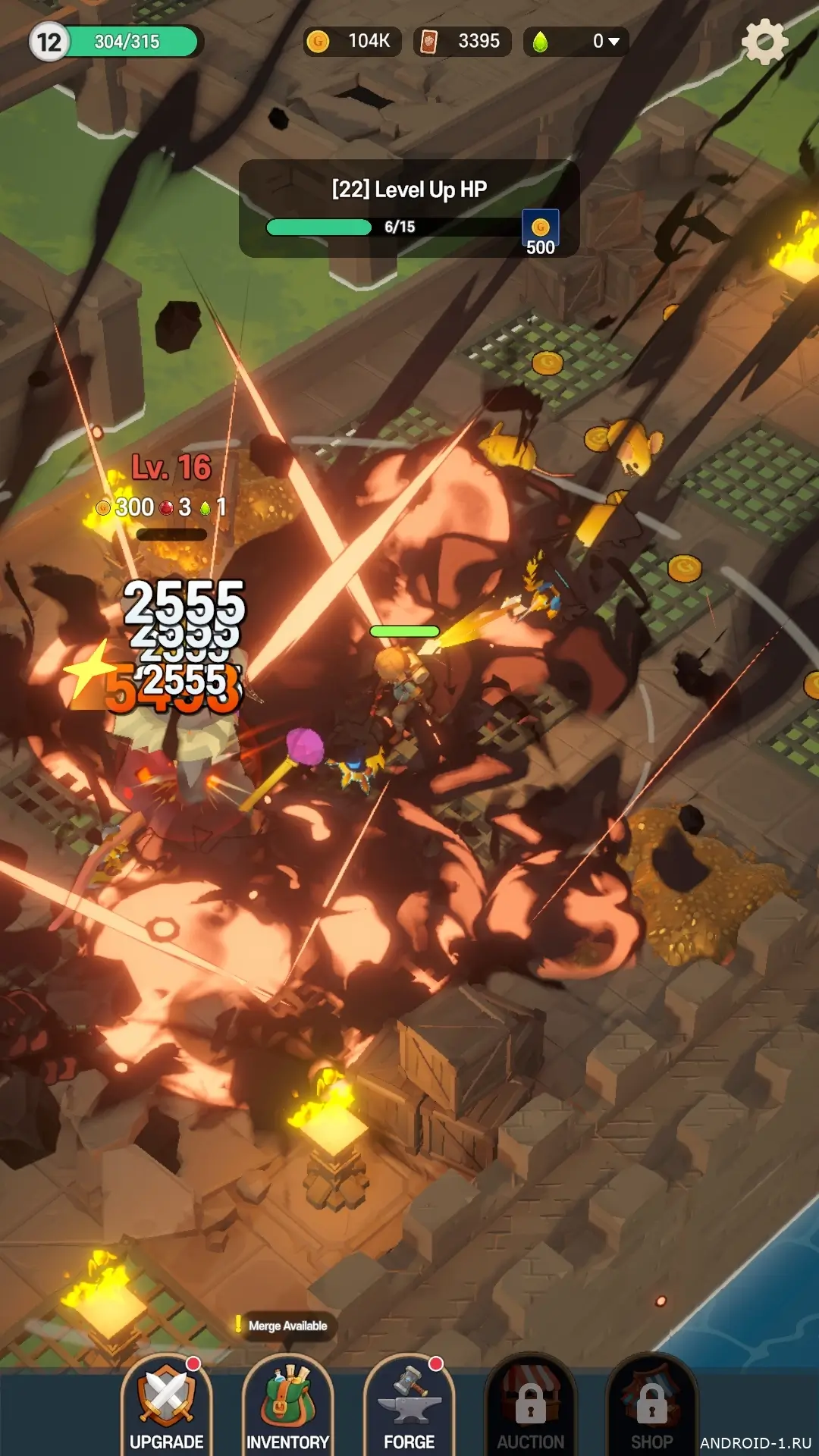Tap the card ticket counter
The height and width of the screenshot is (1456, 819).
(462, 42)
